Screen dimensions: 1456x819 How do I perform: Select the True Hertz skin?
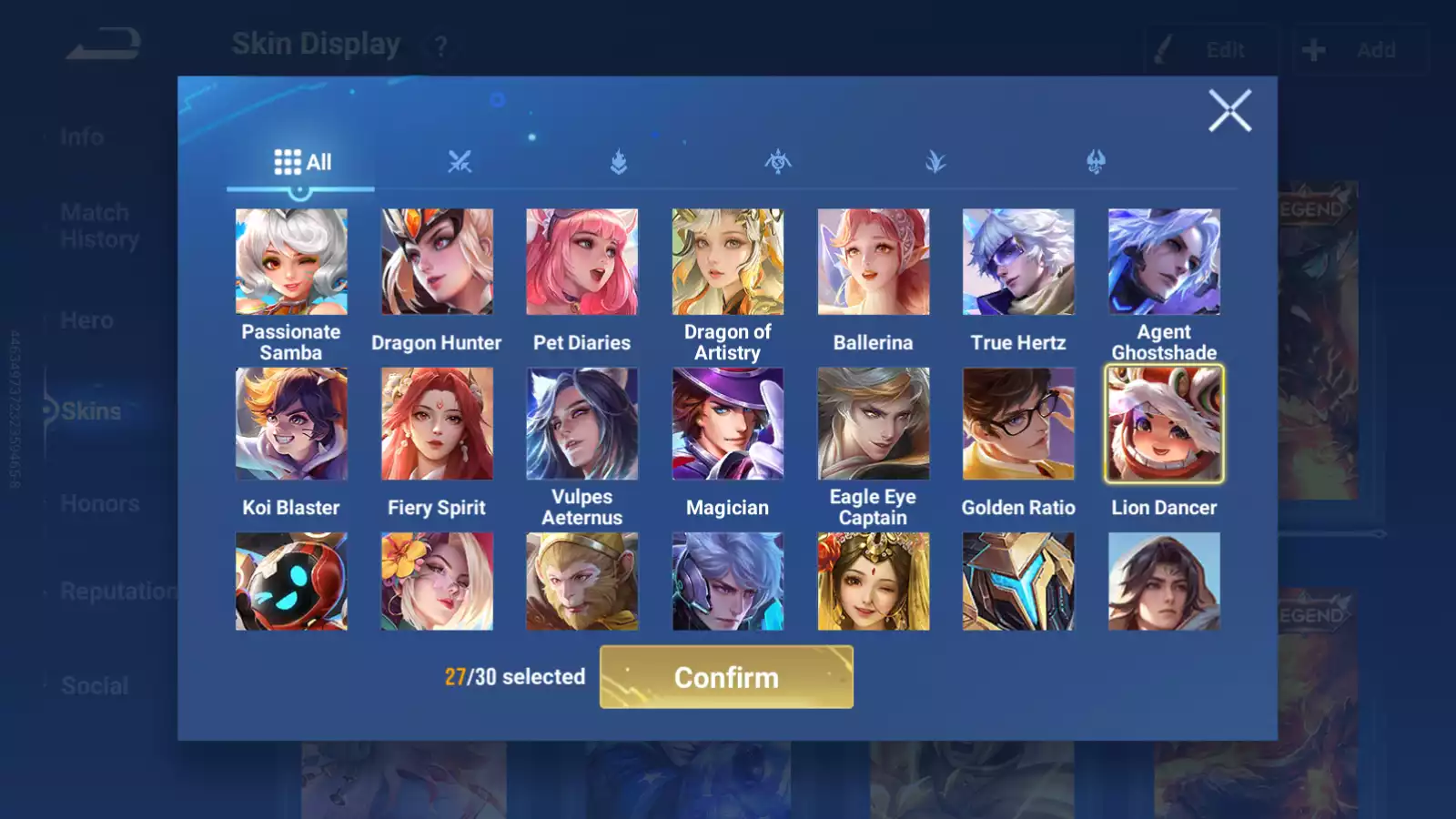(1018, 262)
